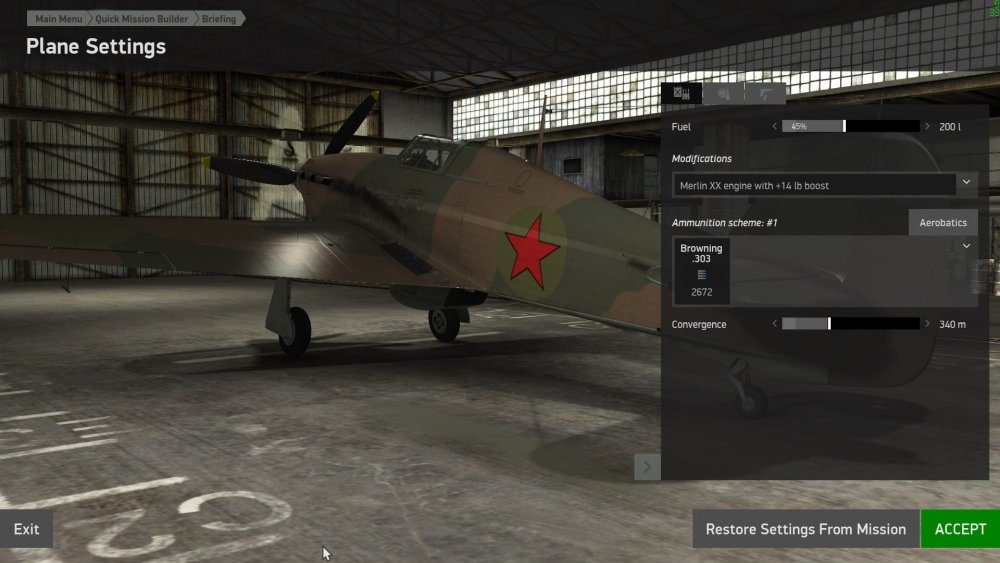Screen dimensions: 1000x563
Task: Decrease convergence with the left arrow
Action: pyautogui.click(x=774, y=324)
